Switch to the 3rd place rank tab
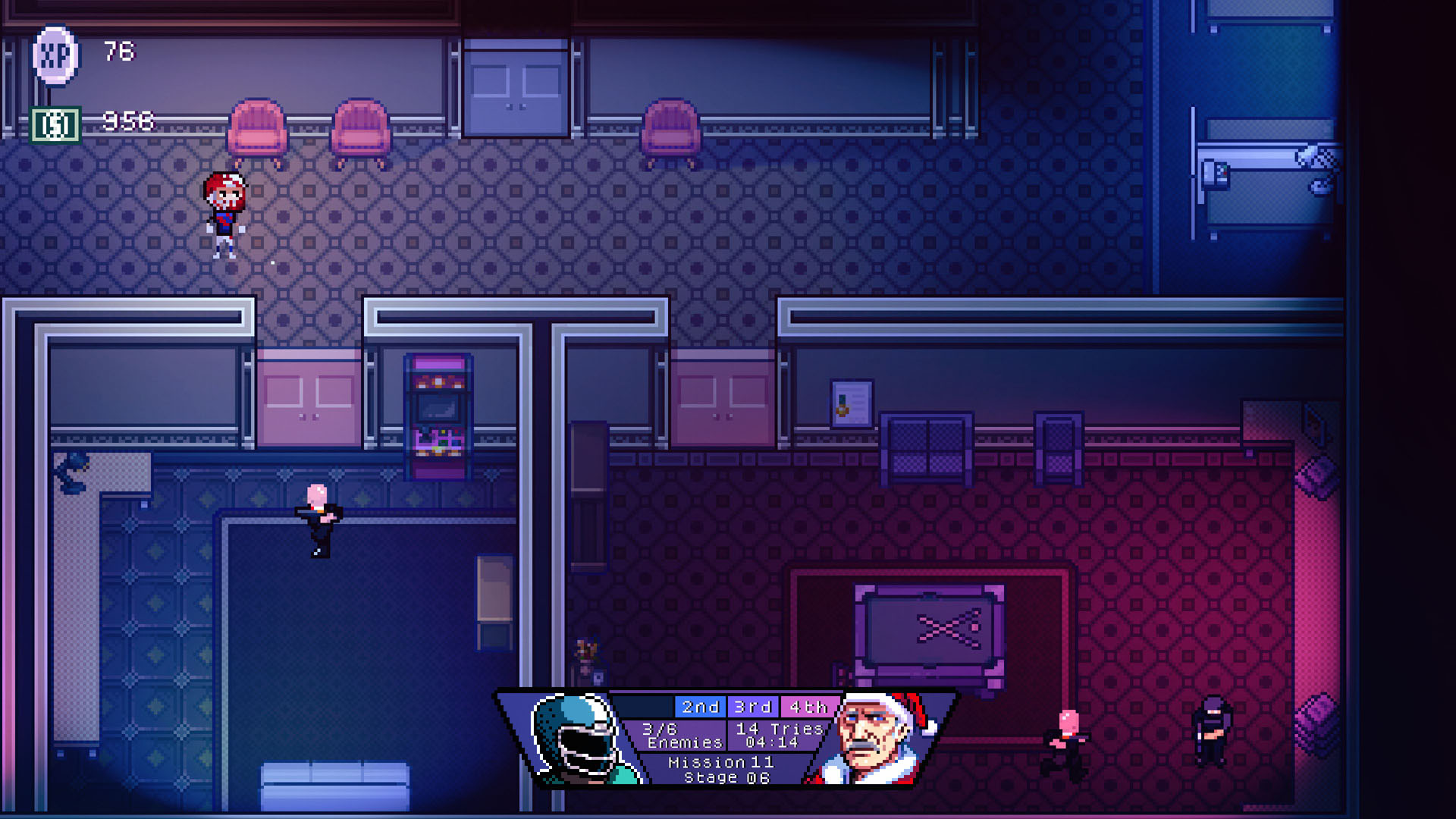This screenshot has height=819, width=1456. point(753,707)
